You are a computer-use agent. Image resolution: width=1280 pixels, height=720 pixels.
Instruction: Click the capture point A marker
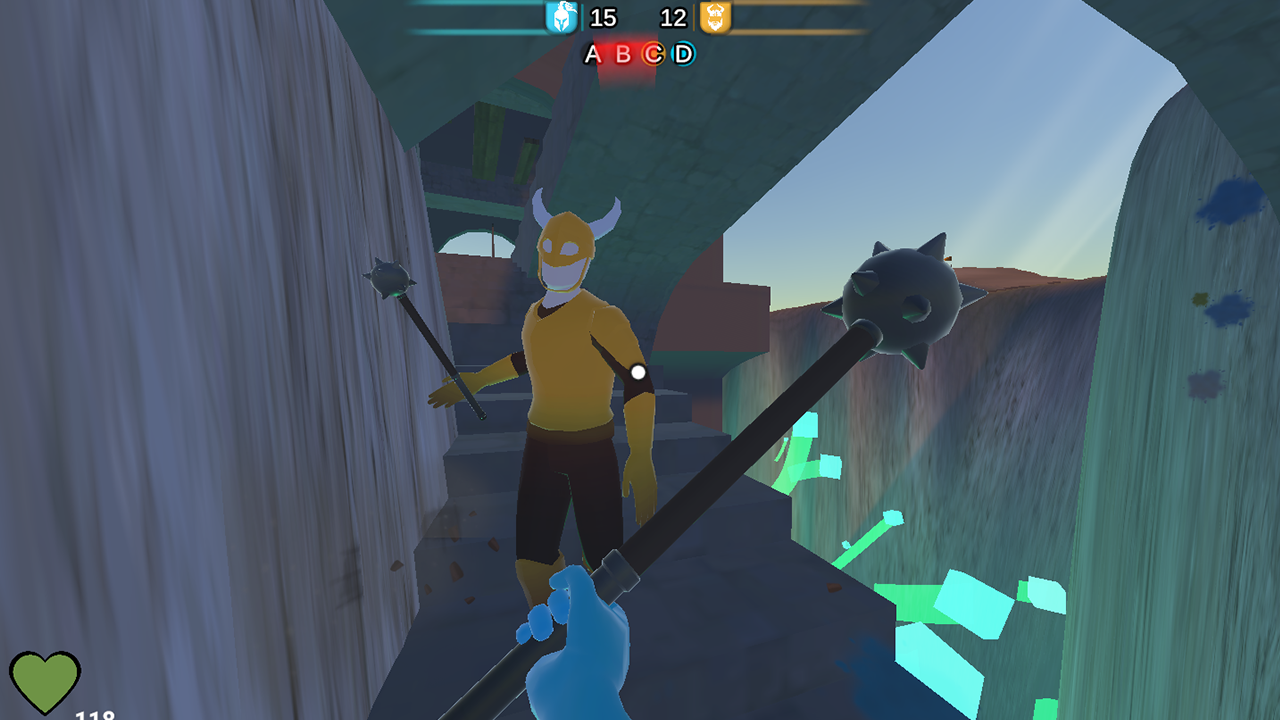pos(593,54)
